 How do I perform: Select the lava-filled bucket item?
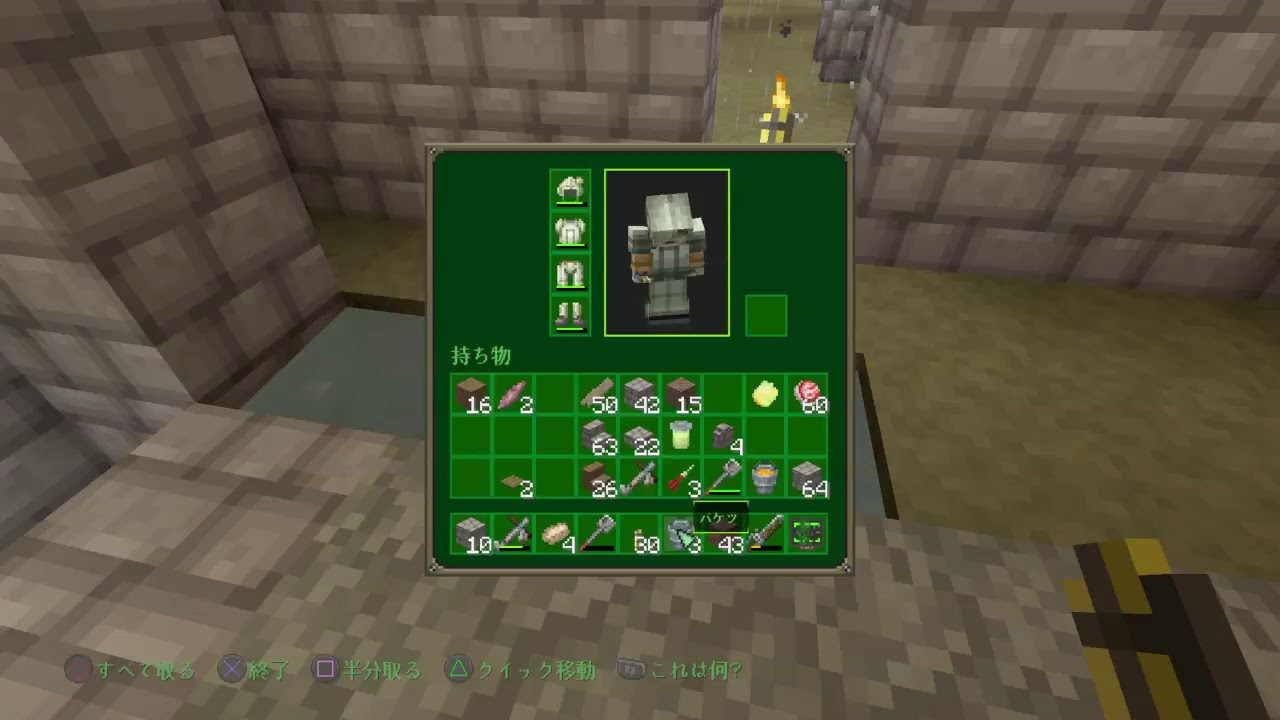[764, 480]
